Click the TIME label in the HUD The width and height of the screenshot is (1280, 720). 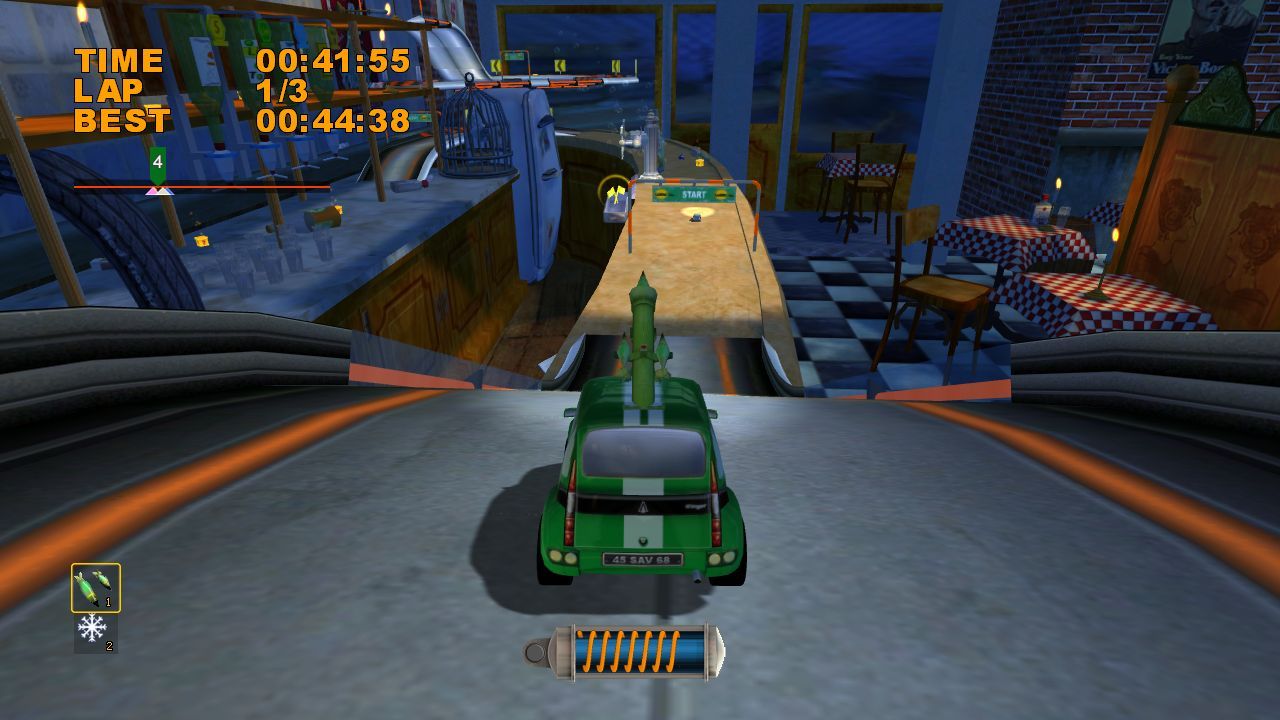pyautogui.click(x=120, y=58)
